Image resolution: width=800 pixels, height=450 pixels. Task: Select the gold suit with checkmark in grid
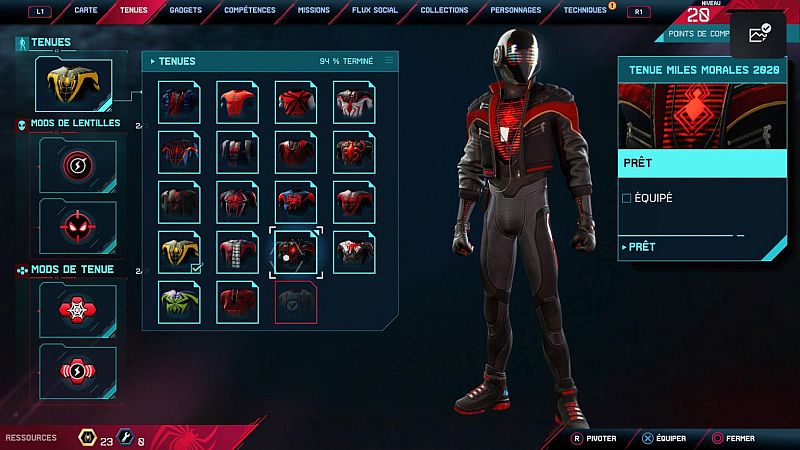click(179, 252)
